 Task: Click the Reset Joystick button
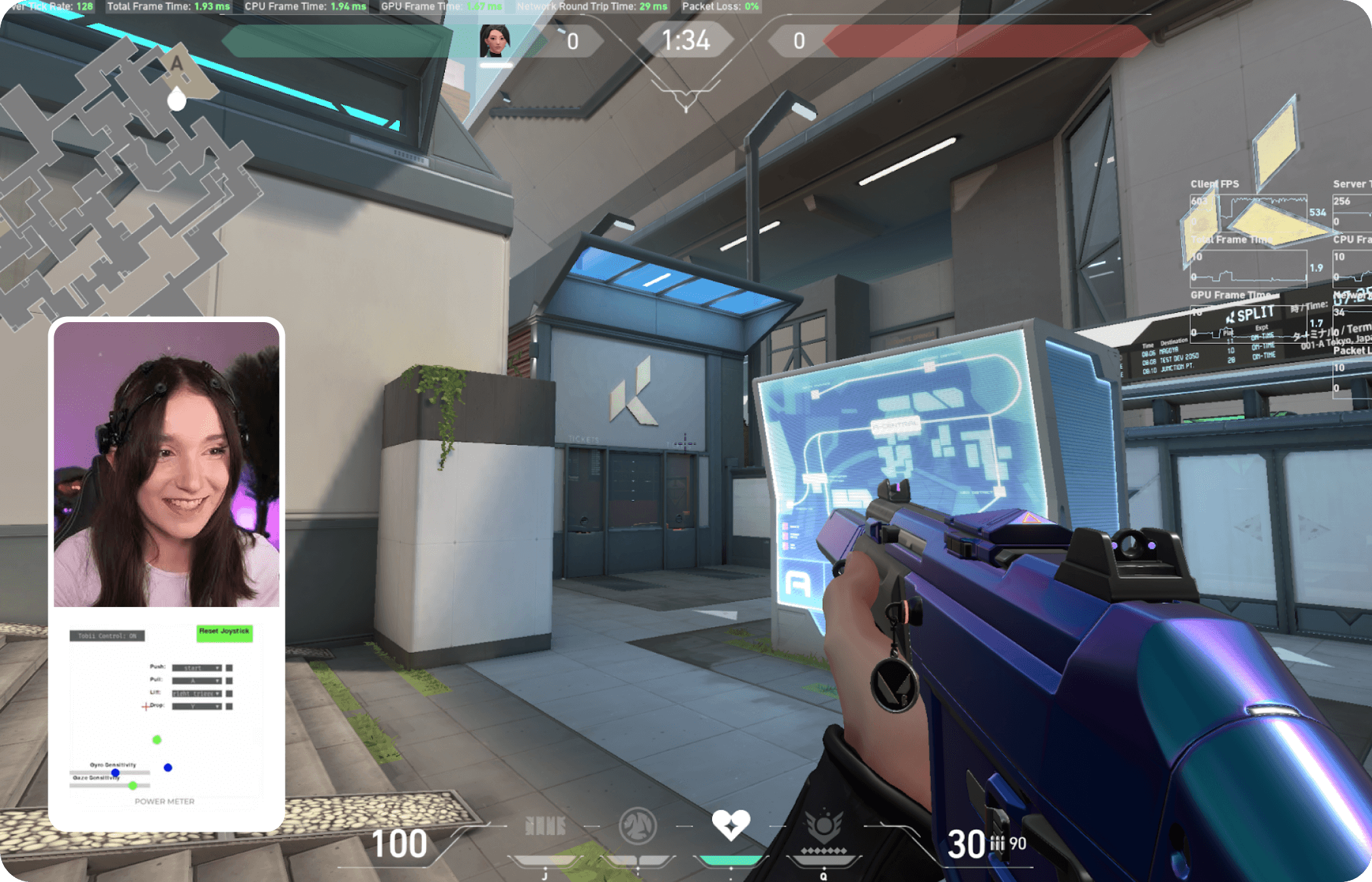coord(224,632)
